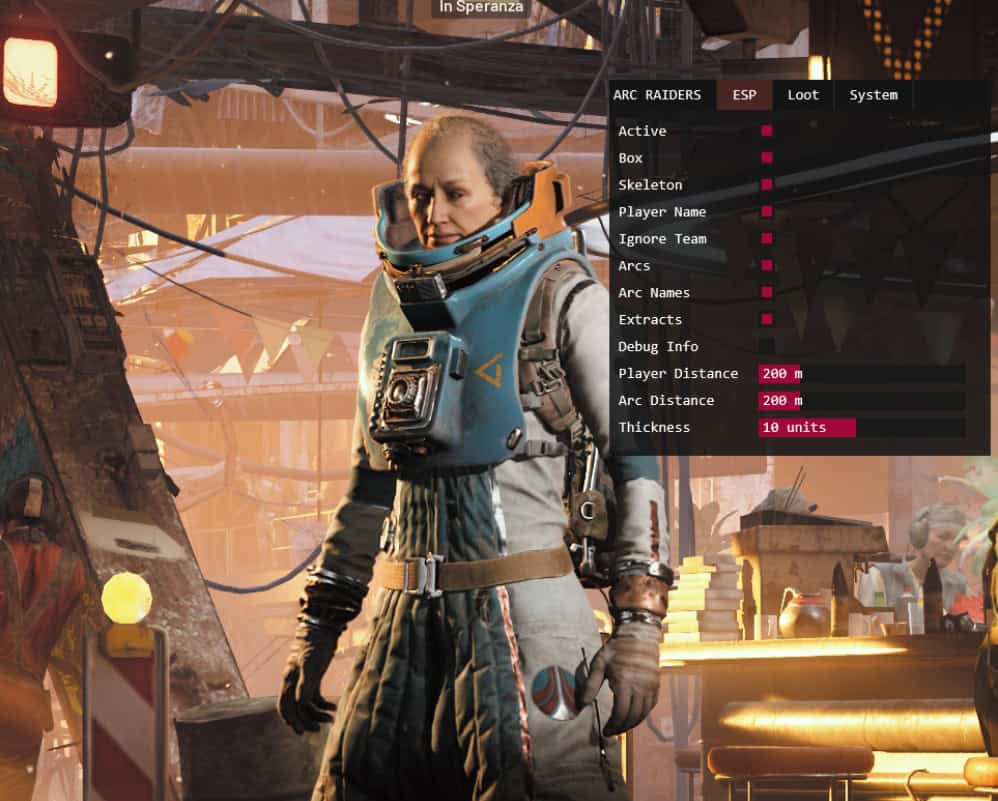998x801 pixels.
Task: Toggle the Active checkbox
Action: point(767,131)
